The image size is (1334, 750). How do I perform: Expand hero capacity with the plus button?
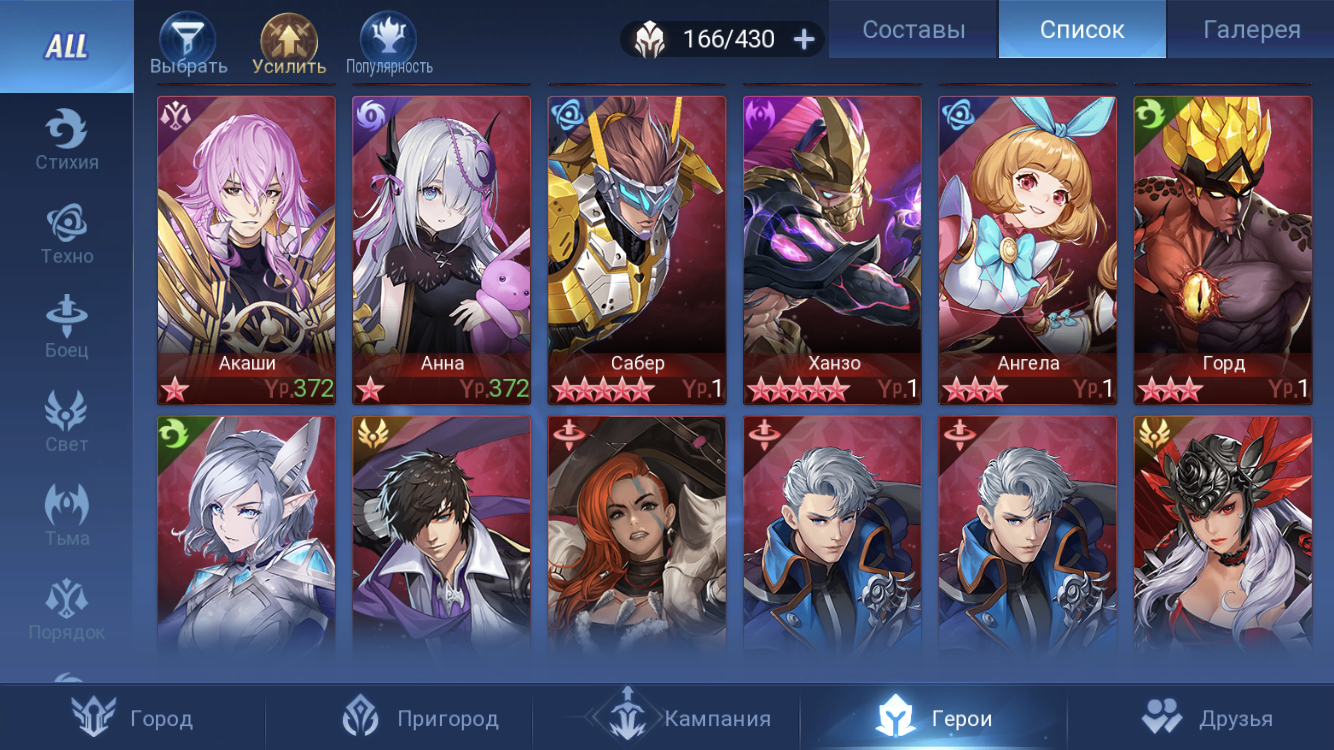pos(804,39)
